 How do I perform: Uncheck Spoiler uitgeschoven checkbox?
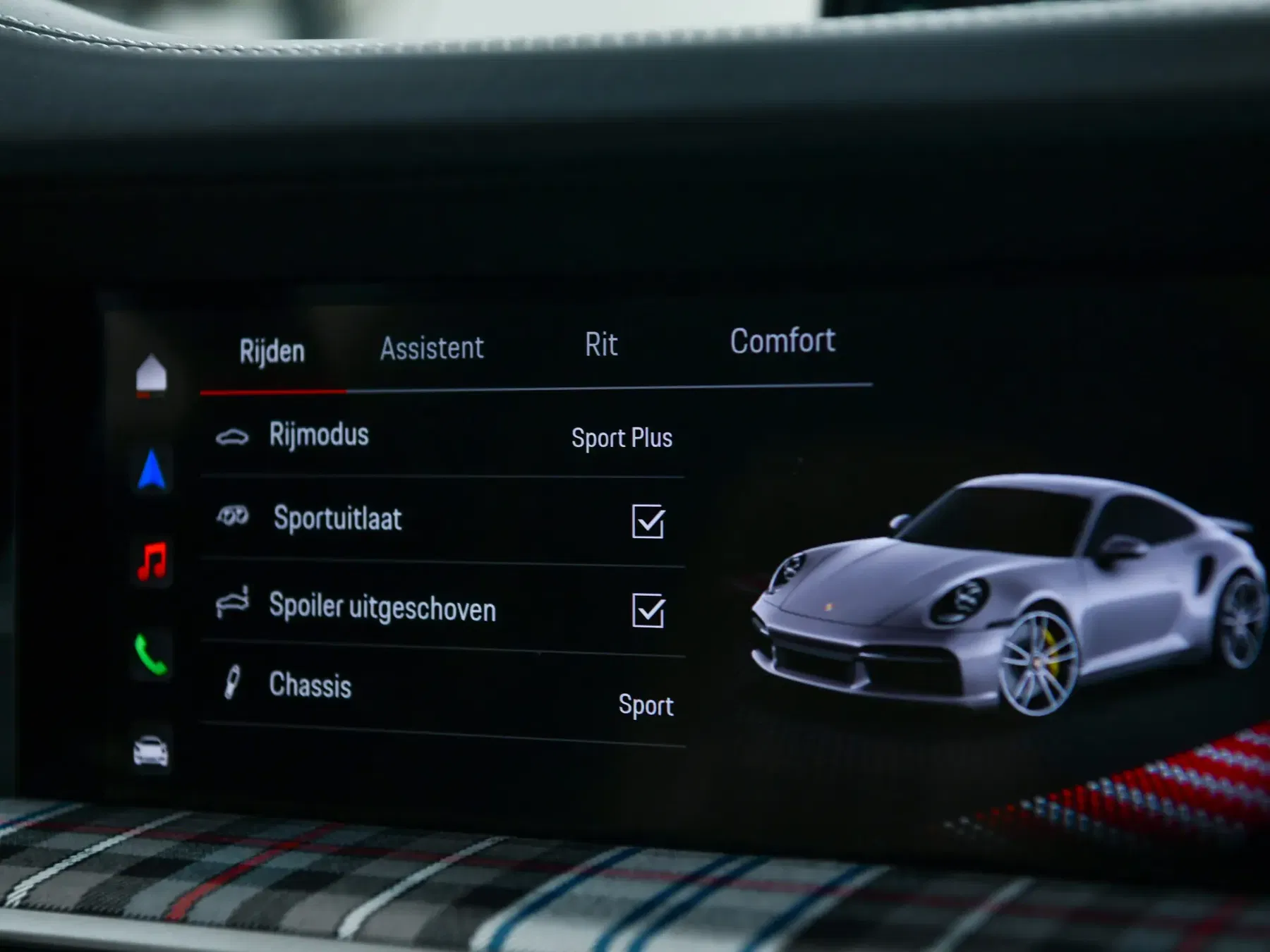(648, 611)
